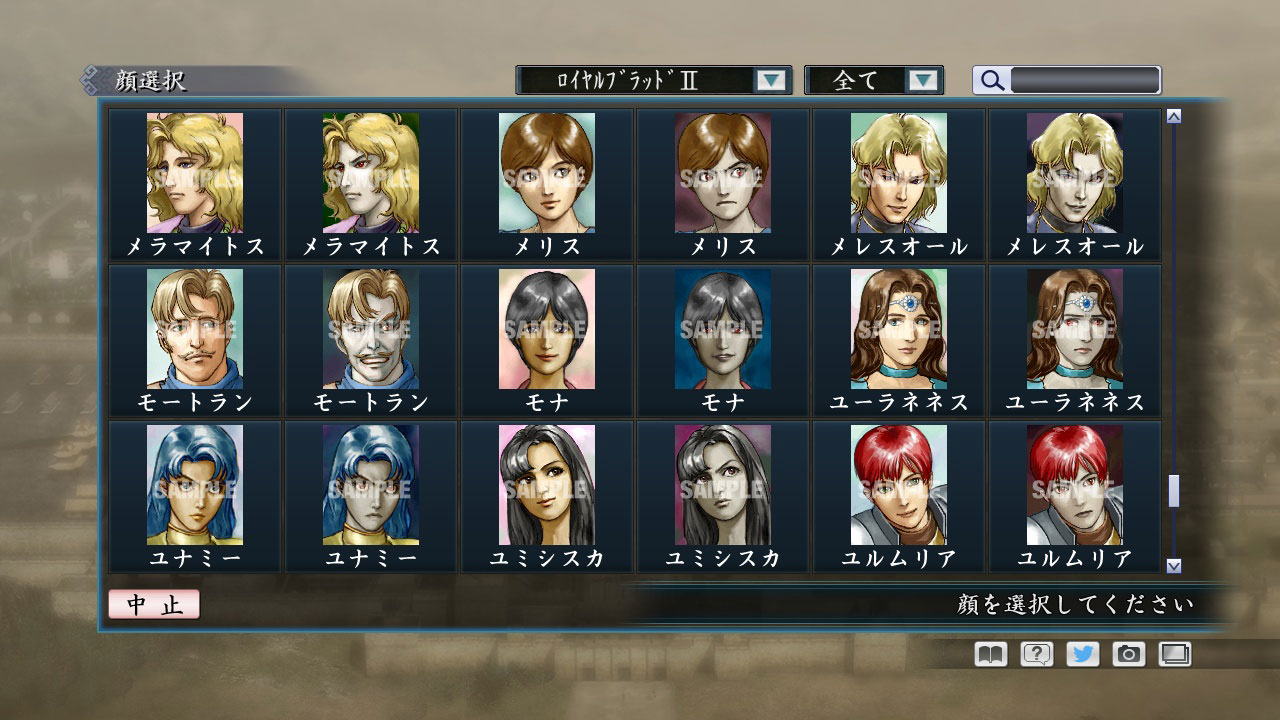Click the display mode window icon

[1173, 654]
